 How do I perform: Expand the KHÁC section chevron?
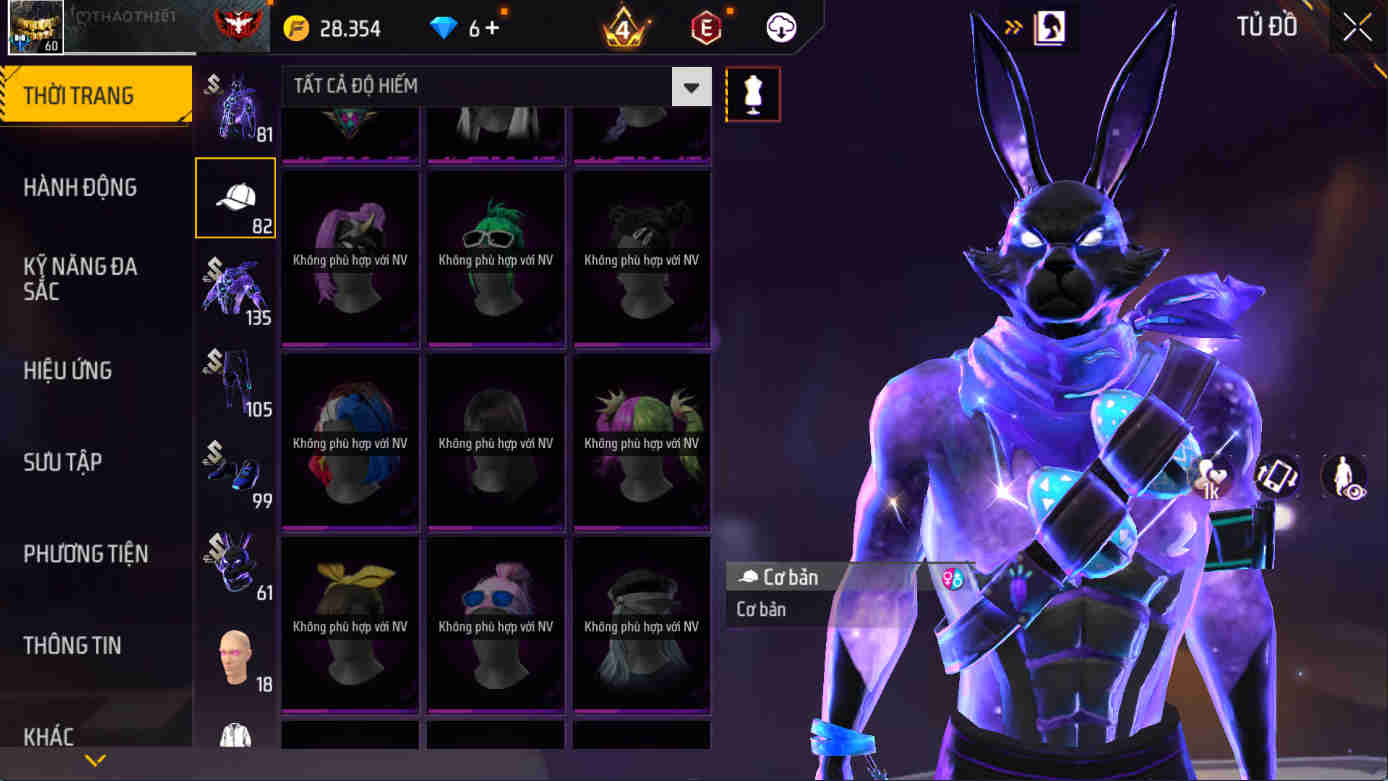pos(95,759)
